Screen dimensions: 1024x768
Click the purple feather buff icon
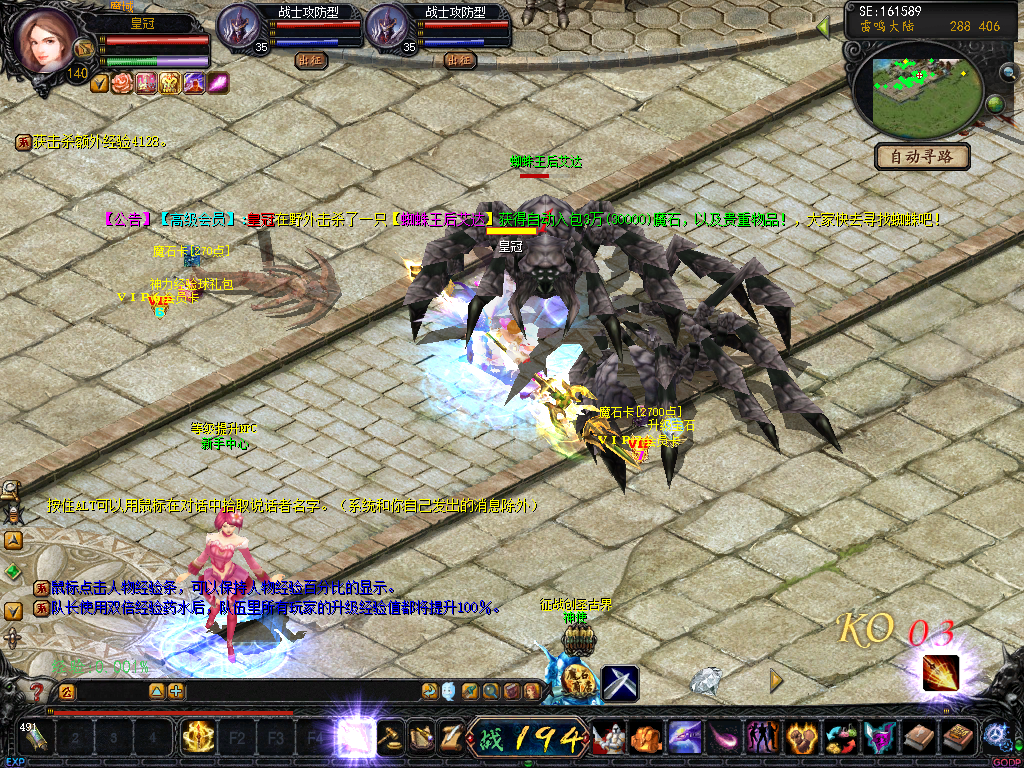click(217, 83)
